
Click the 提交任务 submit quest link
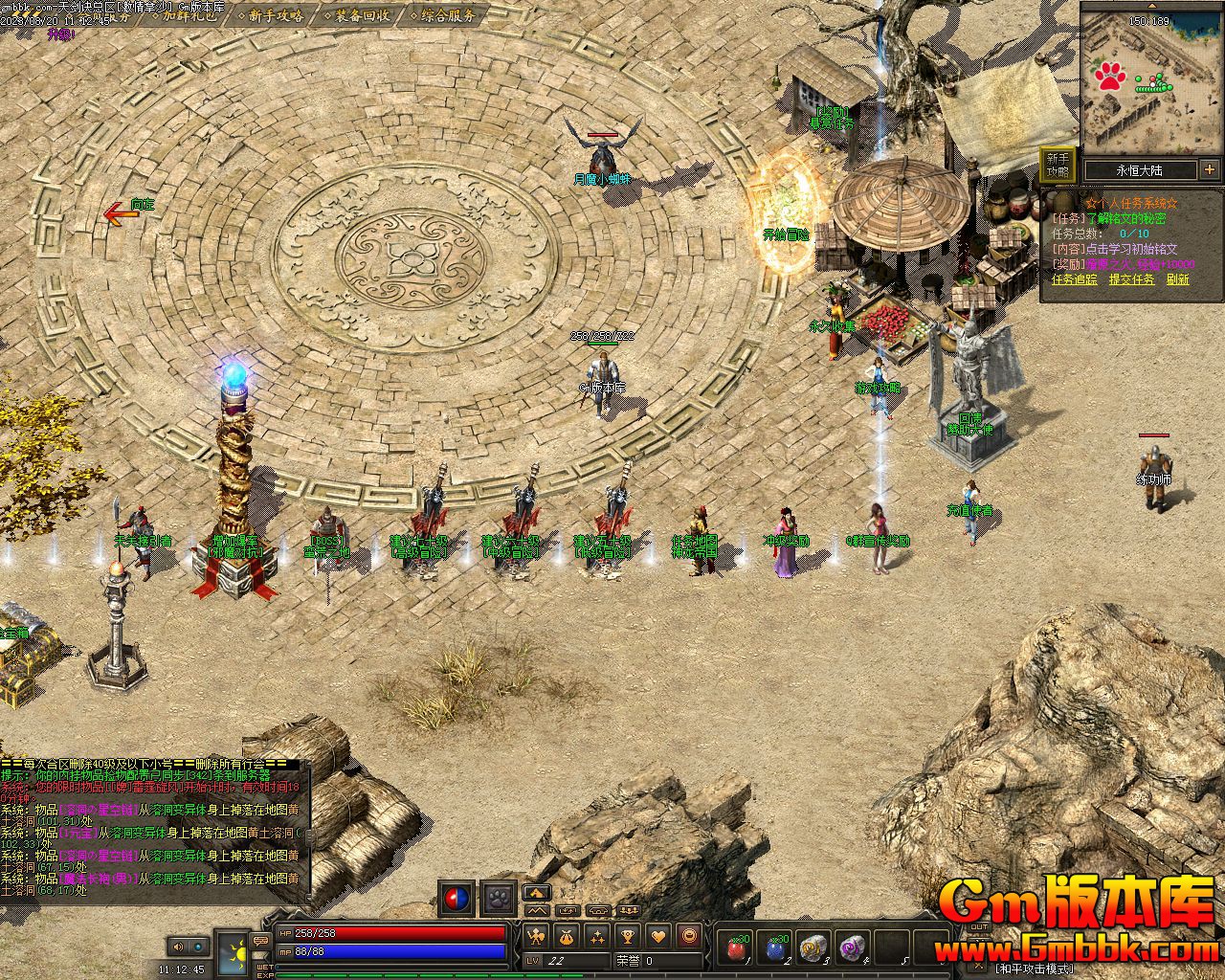[x=1131, y=279]
